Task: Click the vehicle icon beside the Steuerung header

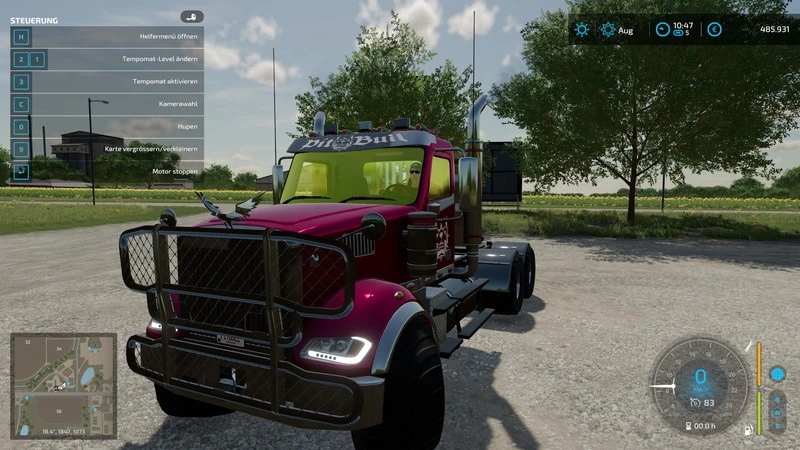Action: (192, 17)
